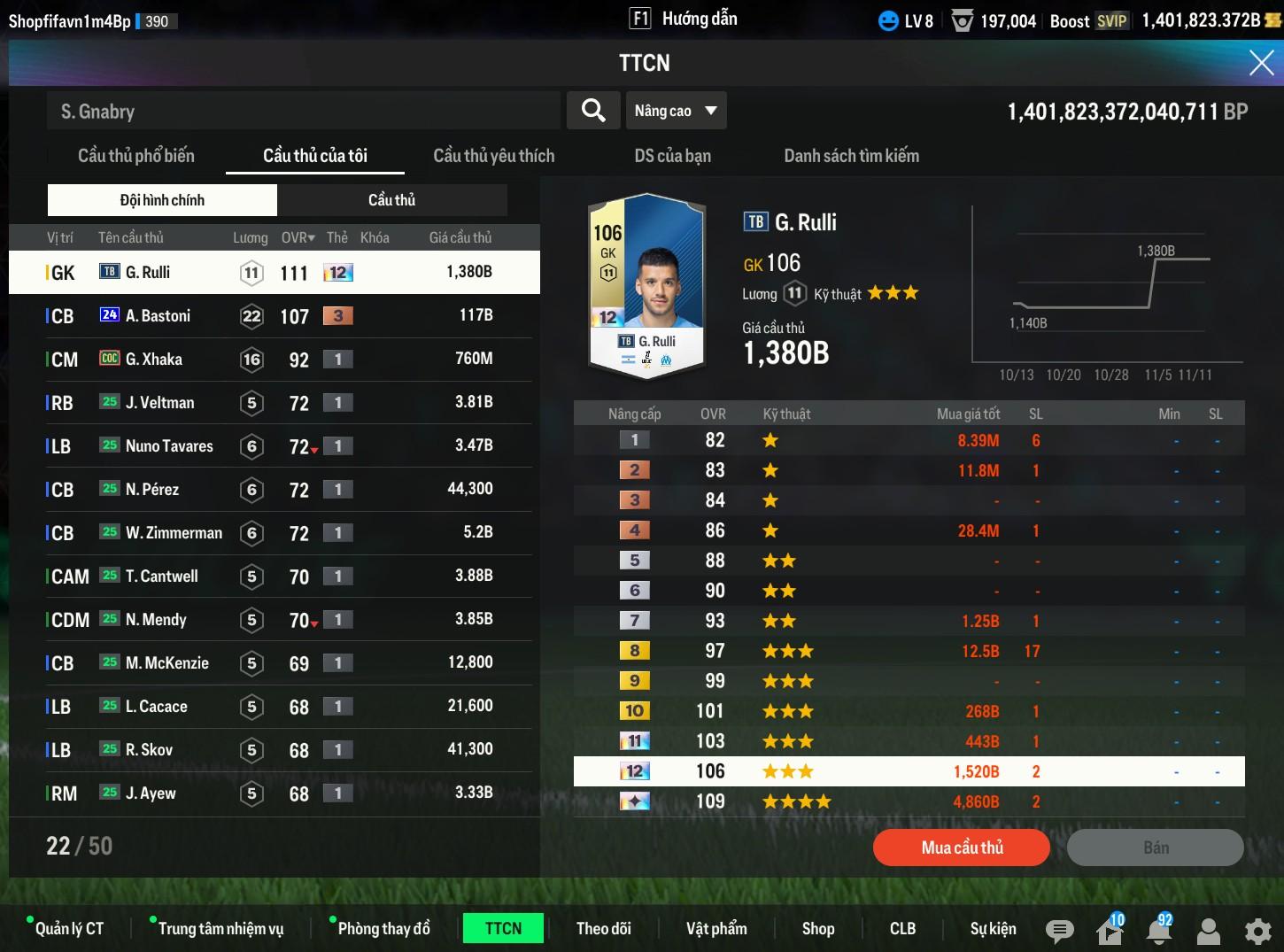Go to Phòng thay đồ
The width and height of the screenshot is (1284, 952).
[383, 928]
